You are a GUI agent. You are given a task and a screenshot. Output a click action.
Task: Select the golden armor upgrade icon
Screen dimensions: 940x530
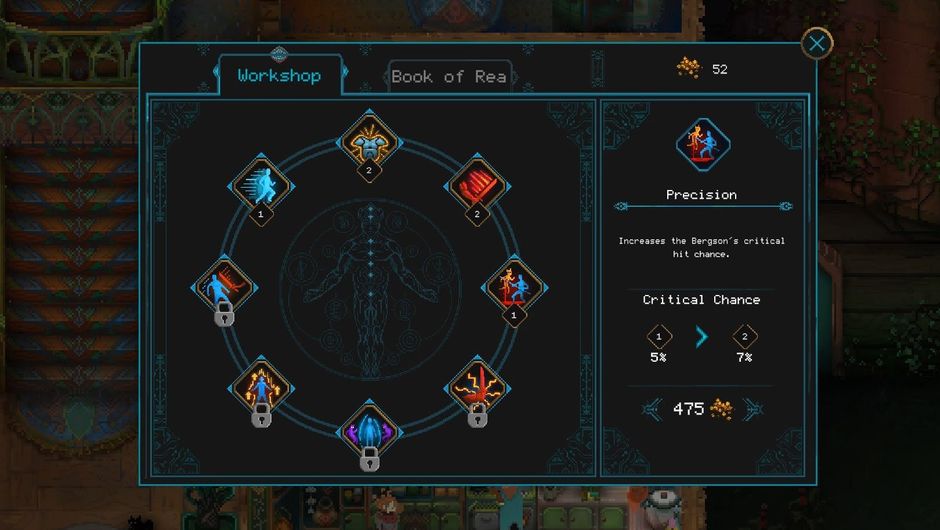pyautogui.click(x=370, y=142)
